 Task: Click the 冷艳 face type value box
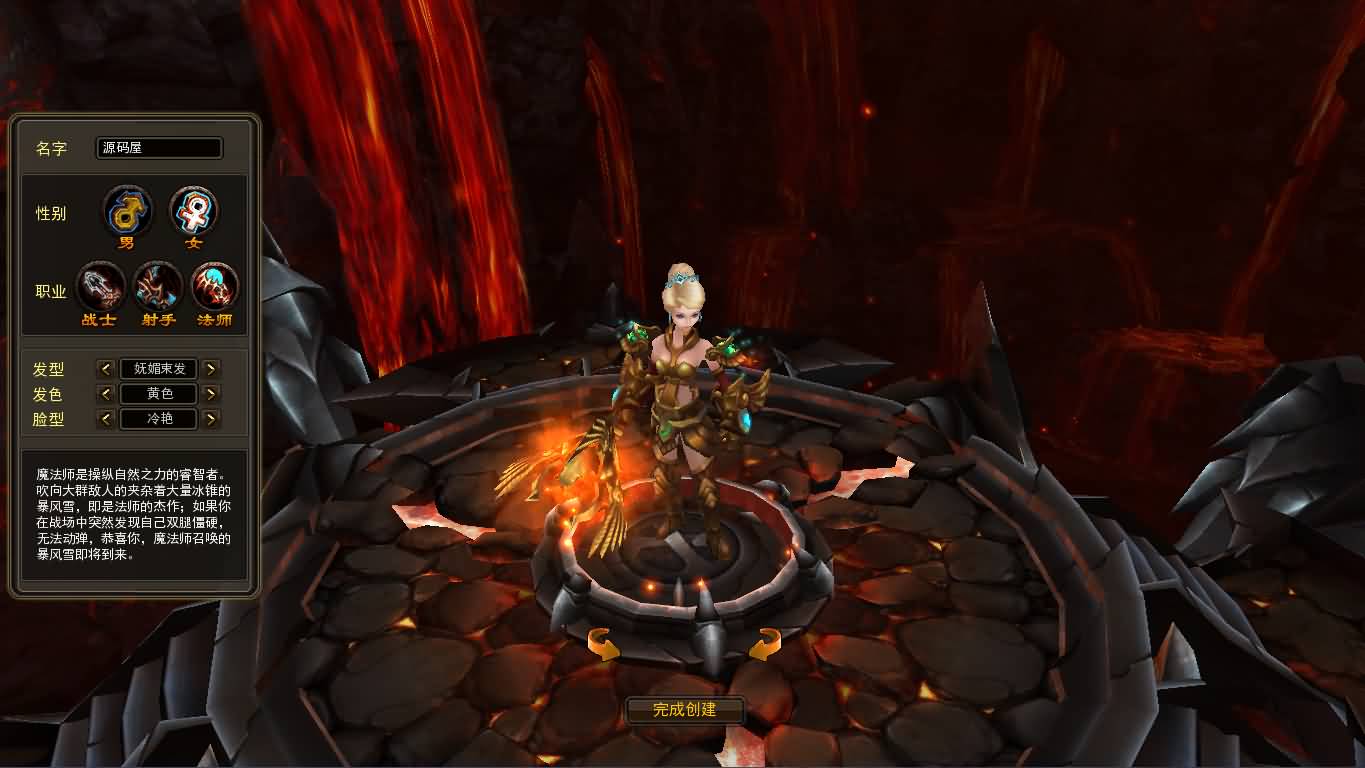coord(158,418)
